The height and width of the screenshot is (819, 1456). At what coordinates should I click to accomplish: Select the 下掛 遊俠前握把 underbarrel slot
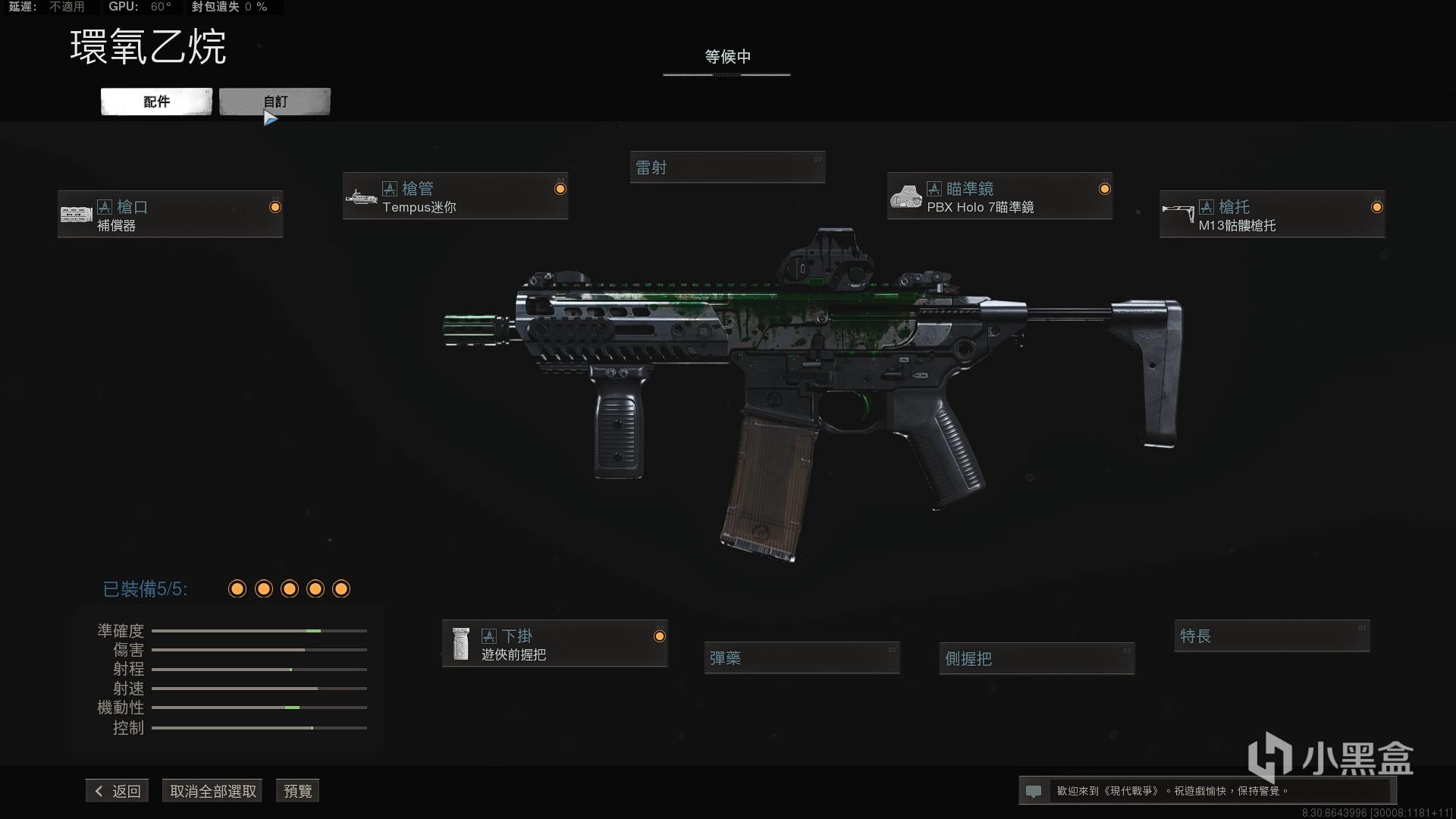click(x=554, y=644)
